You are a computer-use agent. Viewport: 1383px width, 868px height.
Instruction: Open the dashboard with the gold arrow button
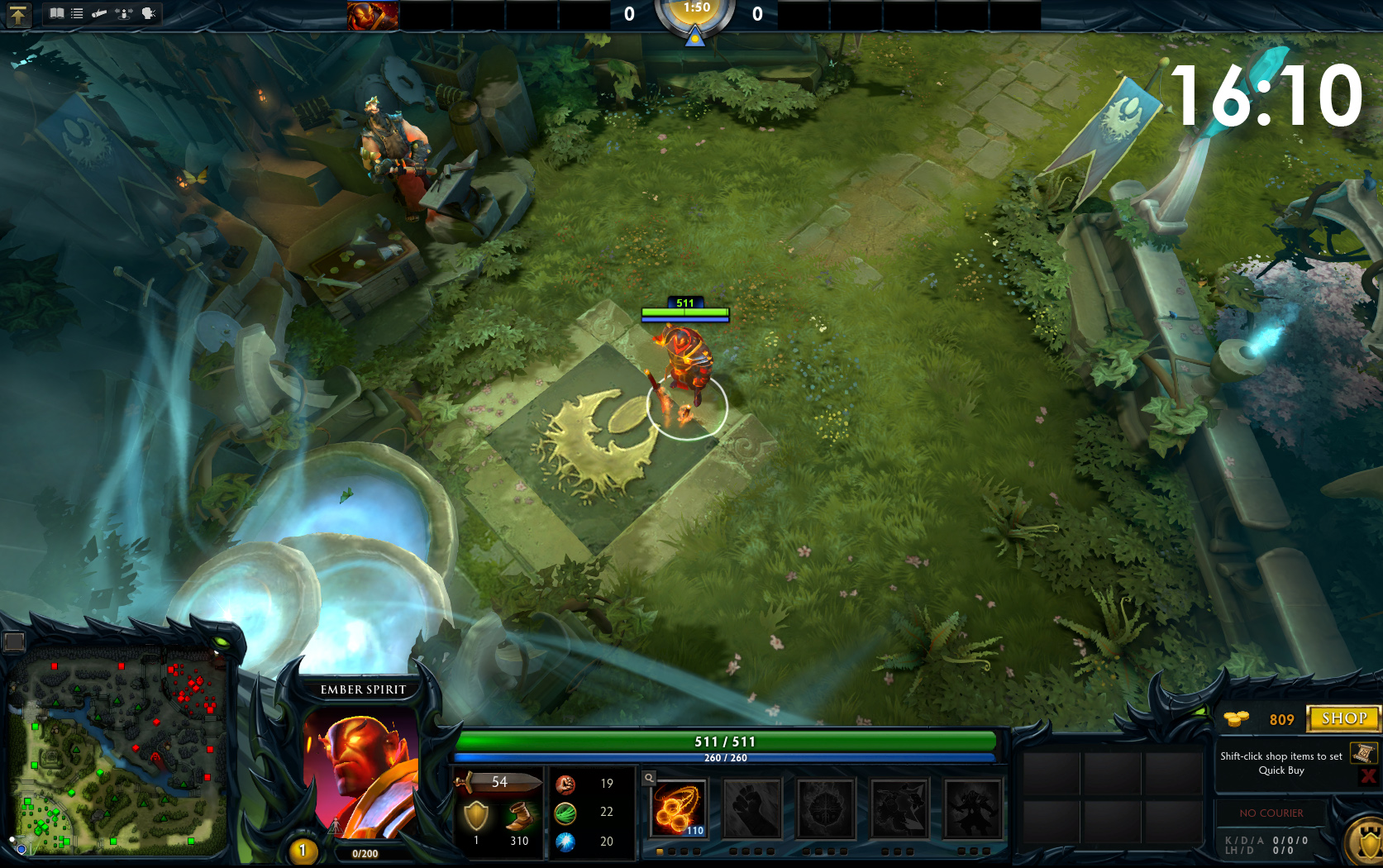pos(17,14)
